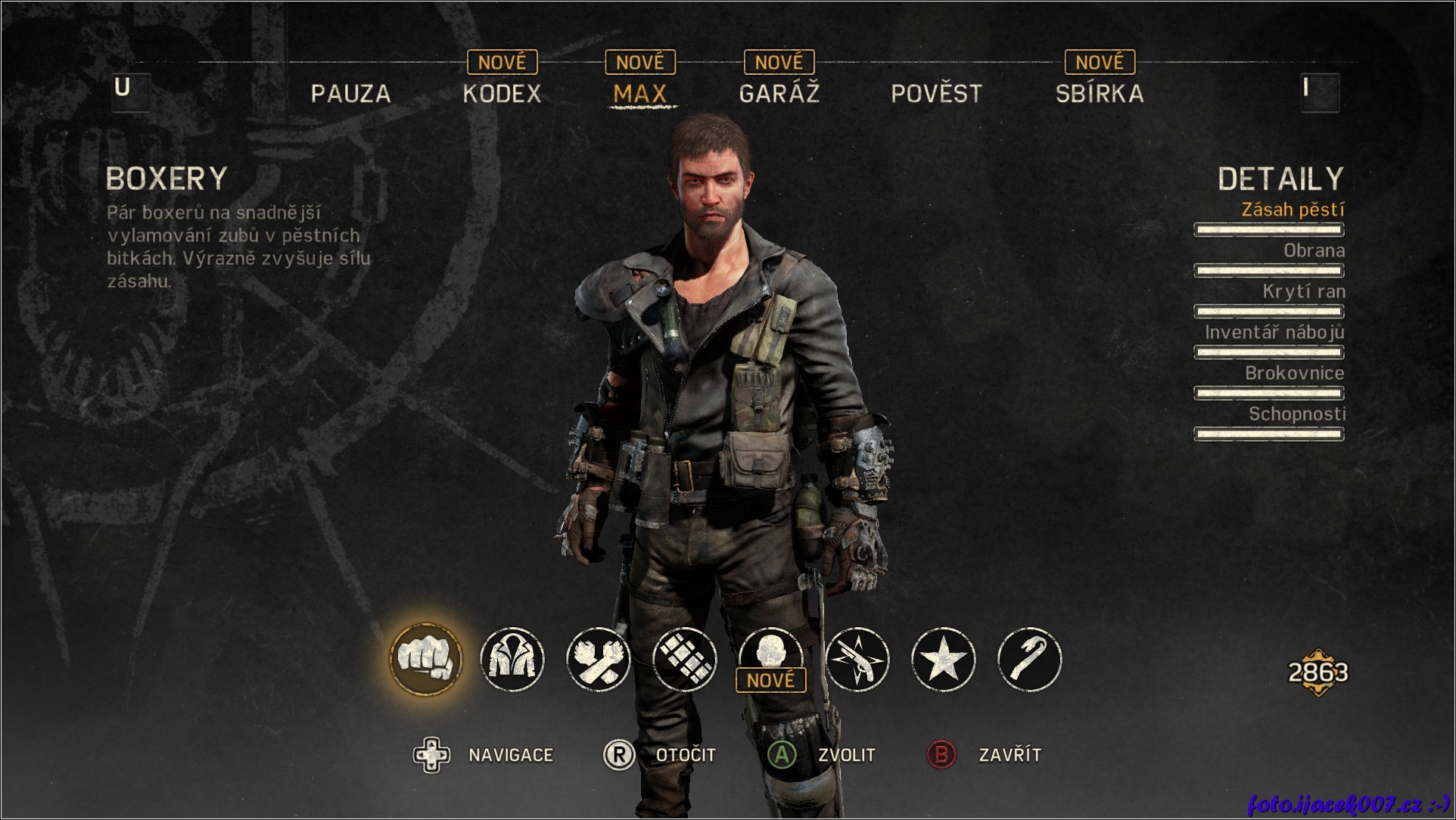Show the POVĚST tab
1456x820 pixels.
tap(936, 94)
